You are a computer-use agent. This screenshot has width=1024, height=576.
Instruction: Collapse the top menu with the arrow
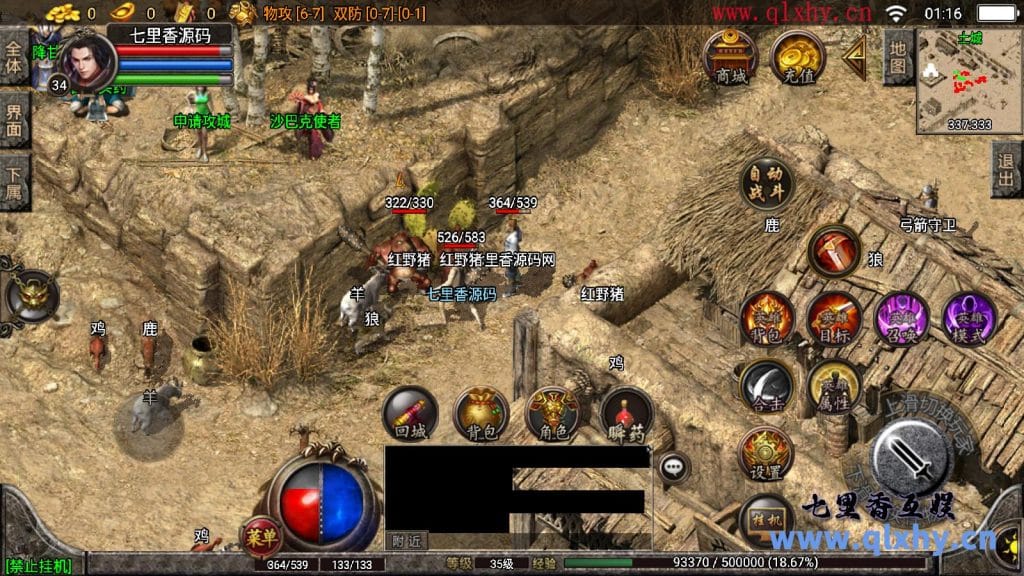tap(853, 59)
